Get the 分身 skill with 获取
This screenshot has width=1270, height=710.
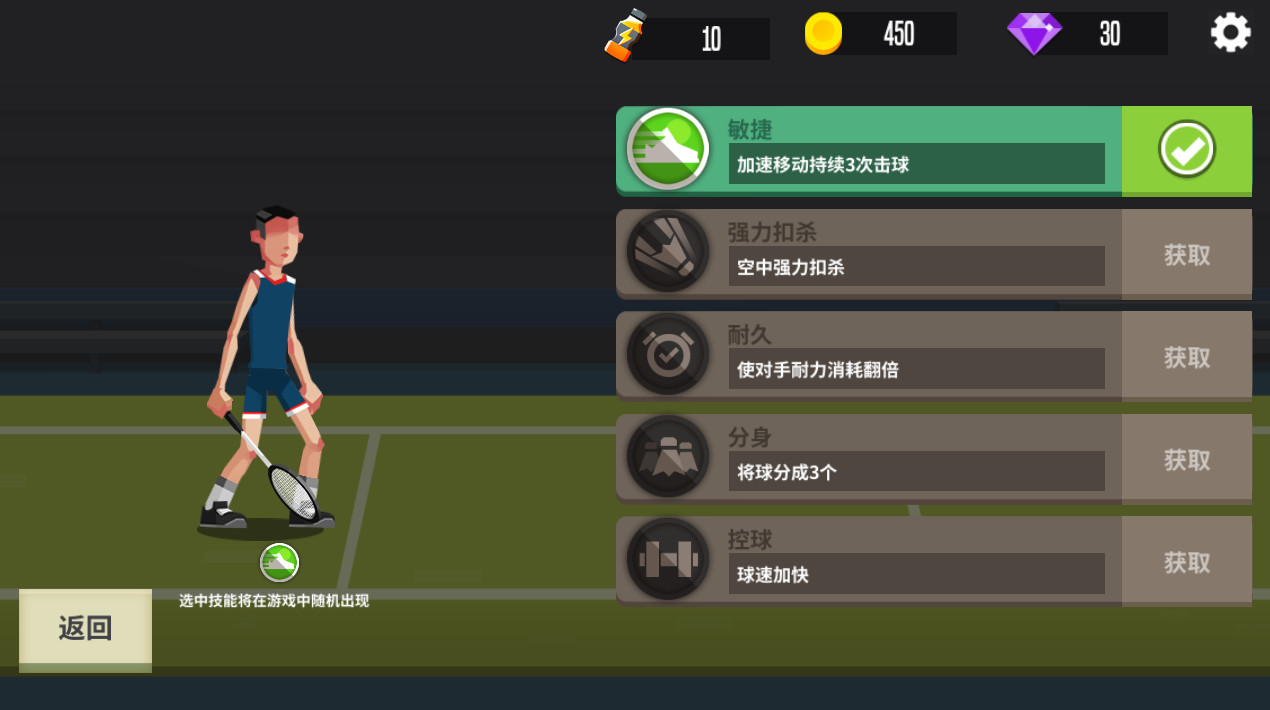(x=1186, y=460)
